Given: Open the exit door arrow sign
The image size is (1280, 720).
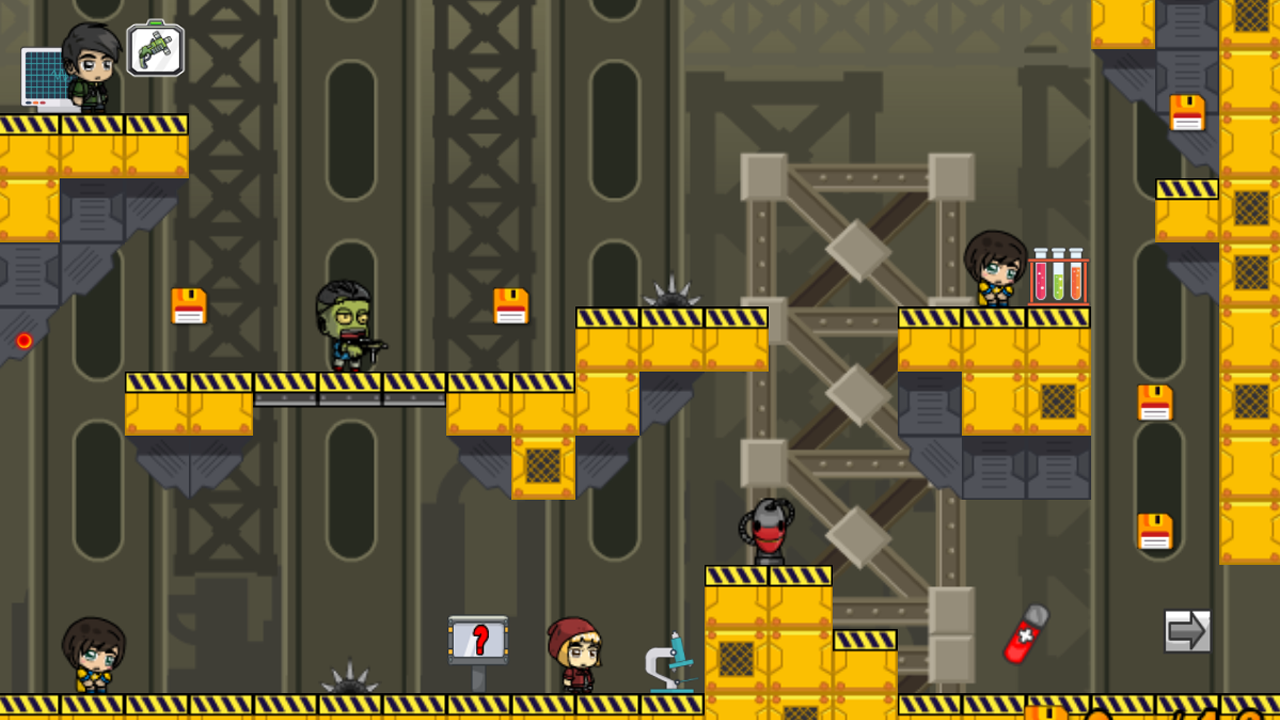Looking at the screenshot, I should click(x=1186, y=630).
